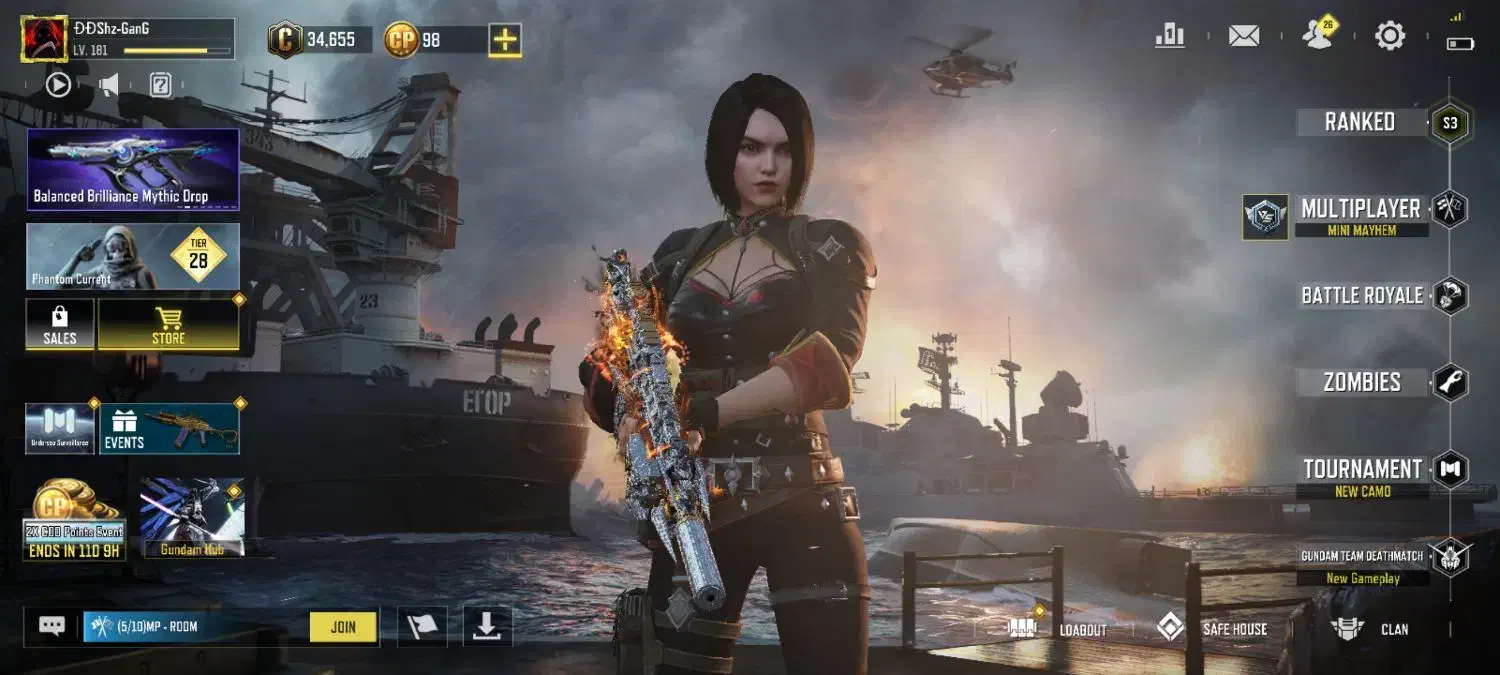View Balanced Brilliance Mythic Drop banner

tap(133, 169)
